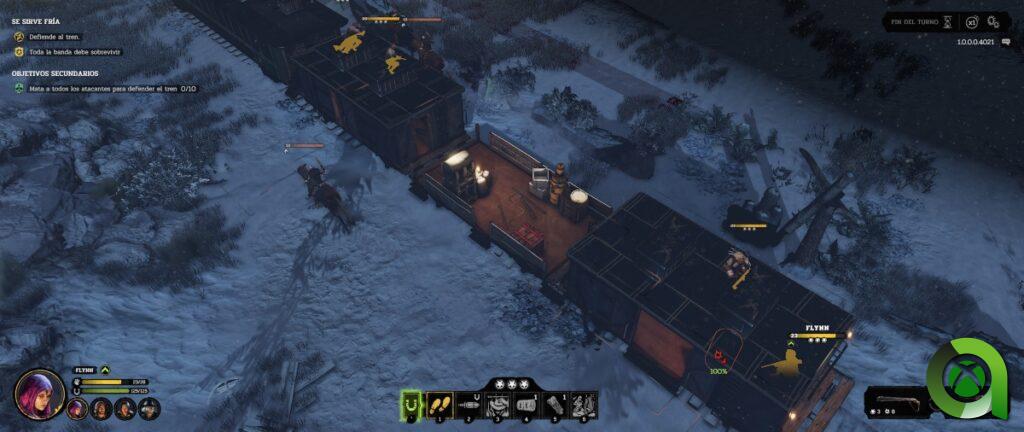
Task: Open the settings gears menu
Action: 993,21
